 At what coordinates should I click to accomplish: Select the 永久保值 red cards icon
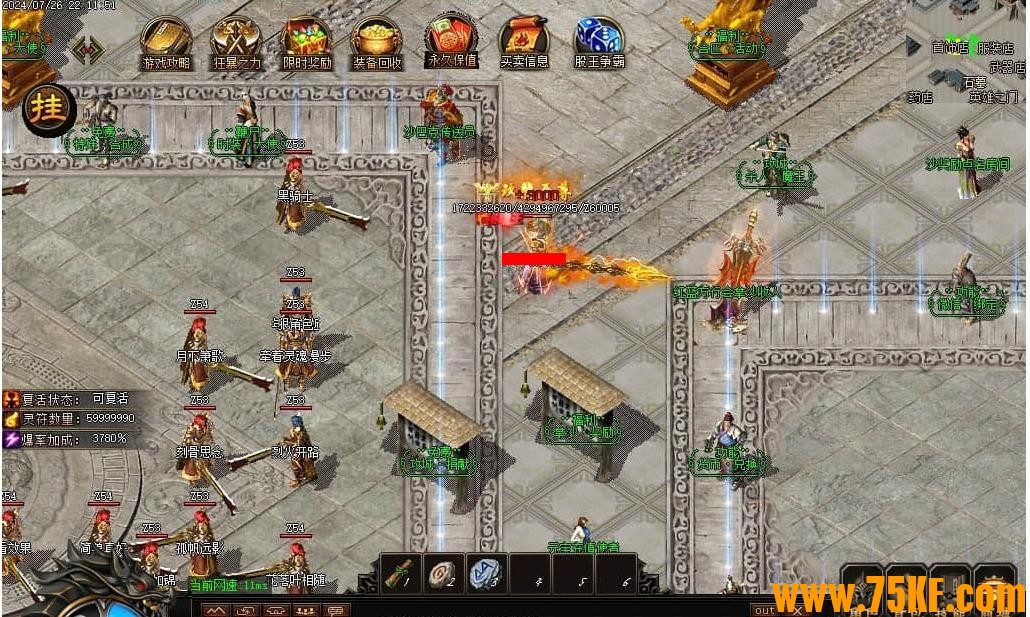(x=452, y=39)
